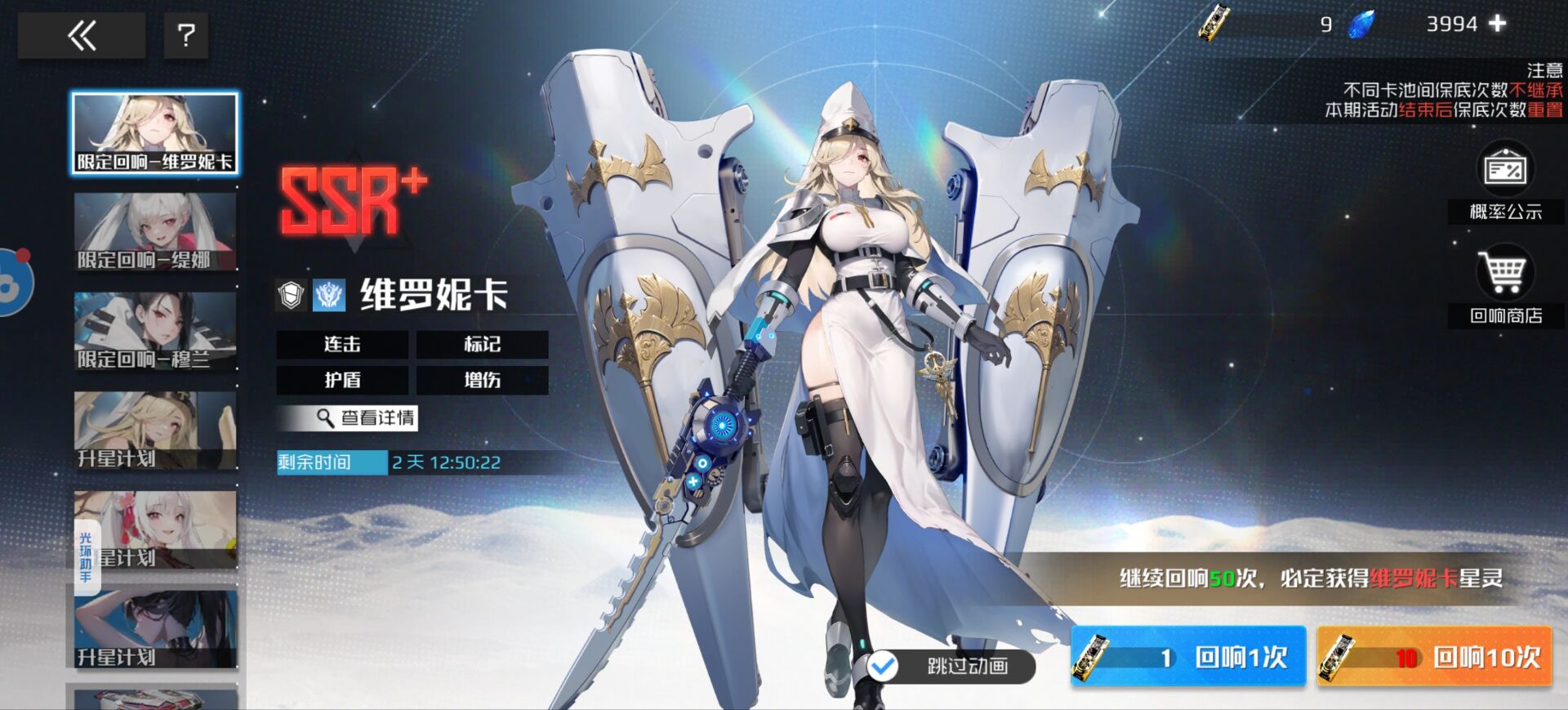Choose the 限定回响-穆兰 banner tab
The image size is (1568, 710).
click(x=155, y=331)
